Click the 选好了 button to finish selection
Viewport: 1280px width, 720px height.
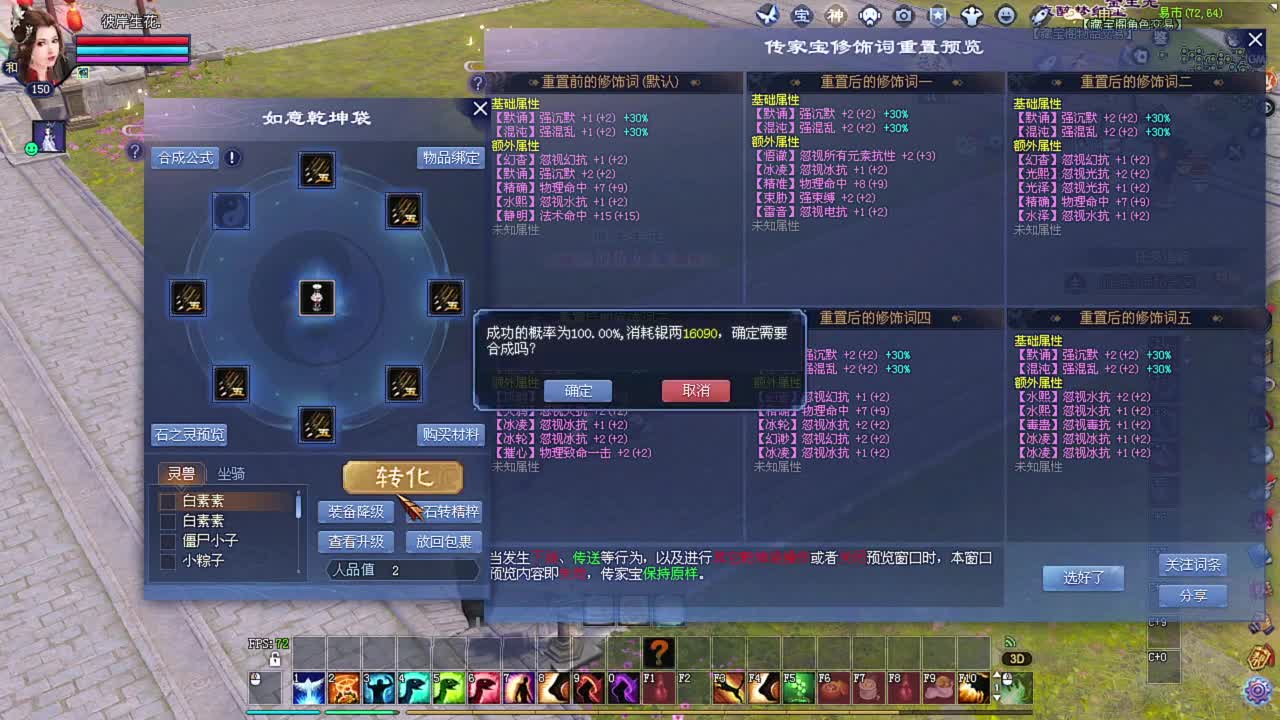pyautogui.click(x=1083, y=578)
